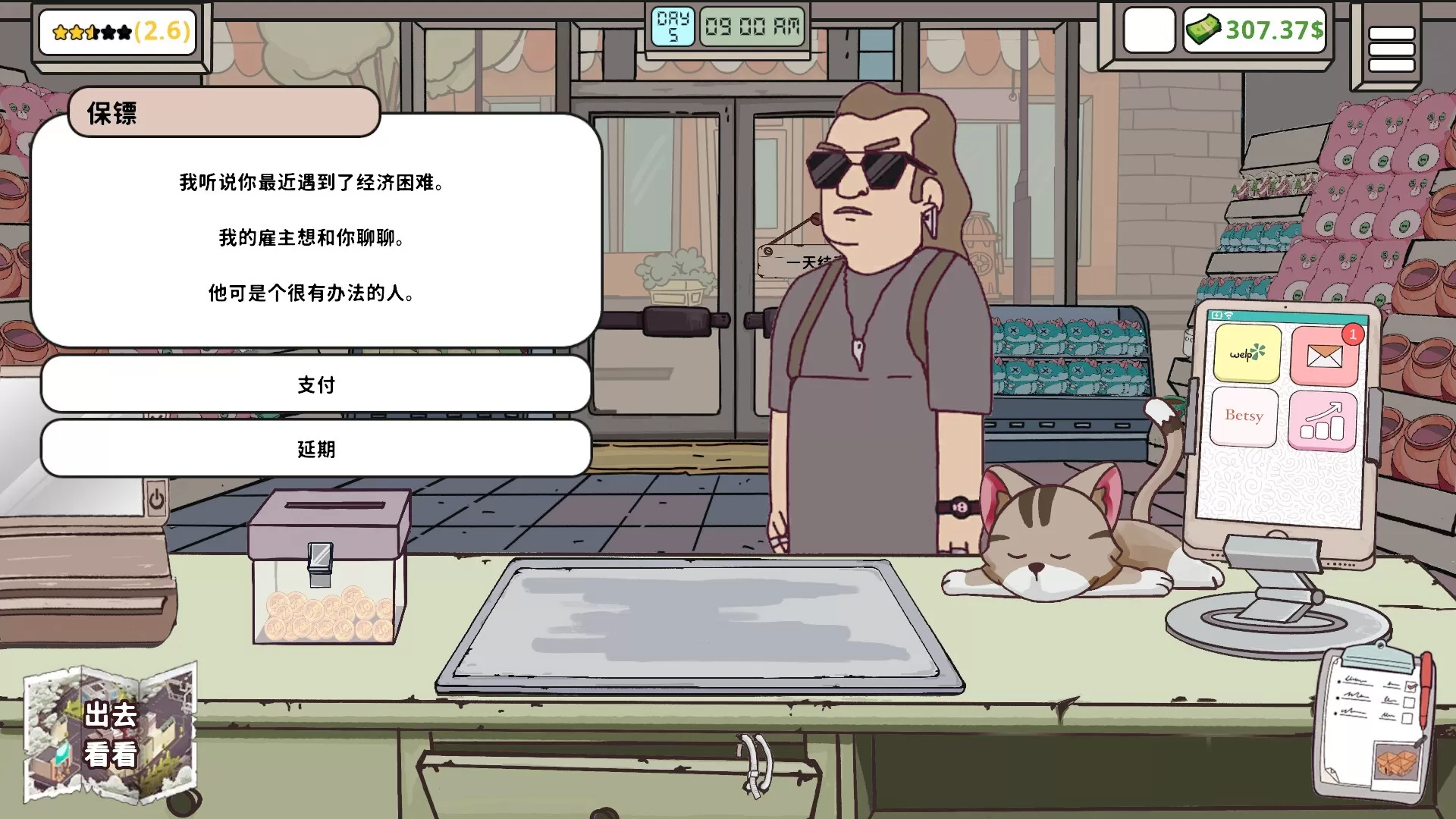Screen dimensions: 1456x819
Task: Open the mail app with unread notification
Action: click(1324, 355)
